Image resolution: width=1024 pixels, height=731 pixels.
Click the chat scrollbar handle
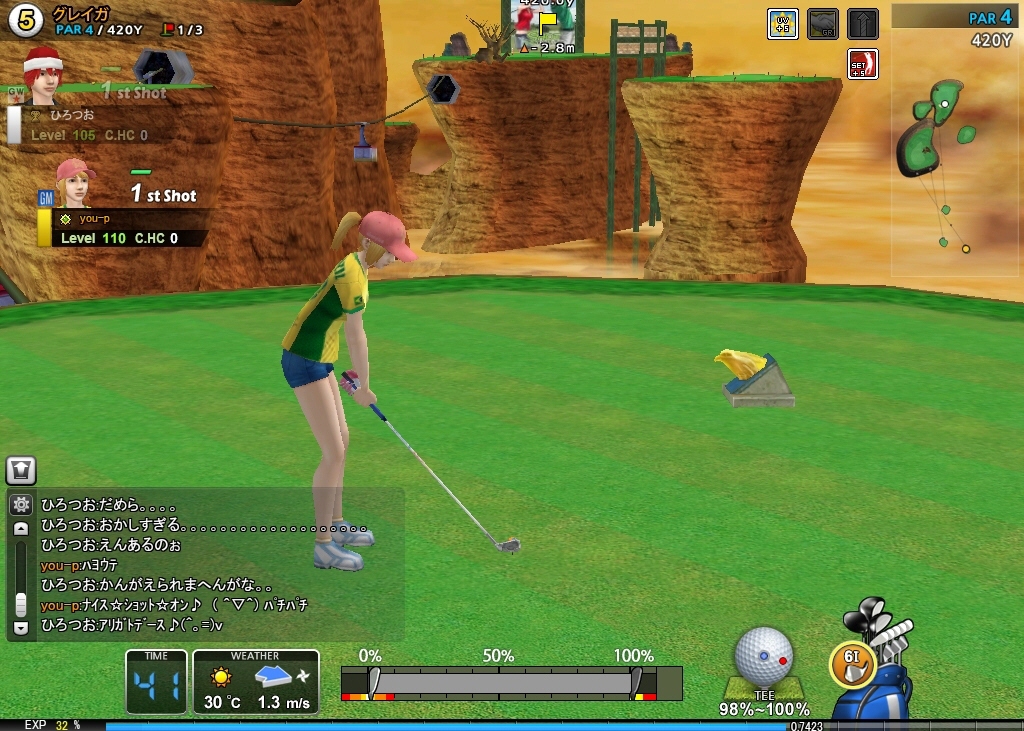[21, 604]
